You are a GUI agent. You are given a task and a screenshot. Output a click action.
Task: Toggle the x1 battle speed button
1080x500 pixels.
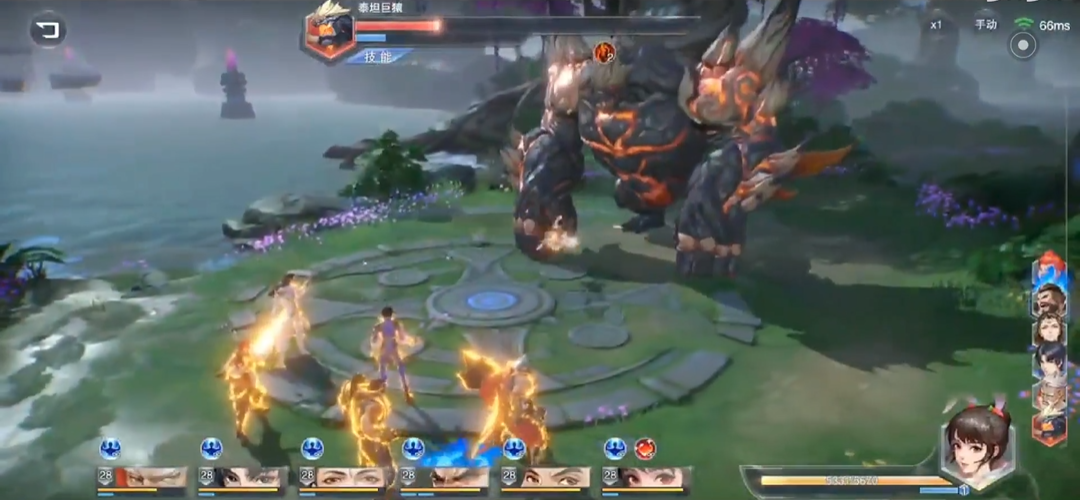pyautogui.click(x=936, y=24)
